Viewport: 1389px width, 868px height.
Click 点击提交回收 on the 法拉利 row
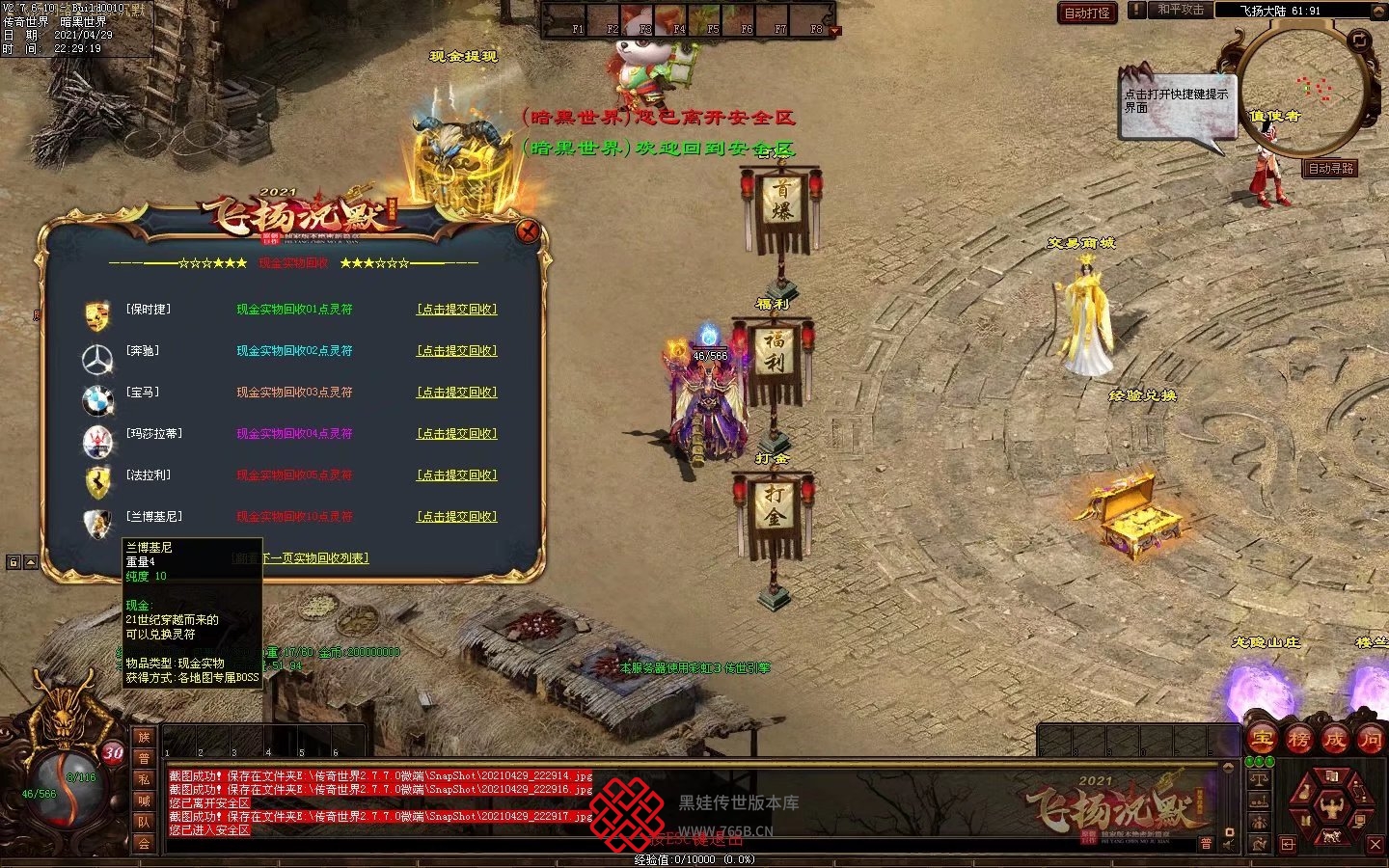[456, 475]
